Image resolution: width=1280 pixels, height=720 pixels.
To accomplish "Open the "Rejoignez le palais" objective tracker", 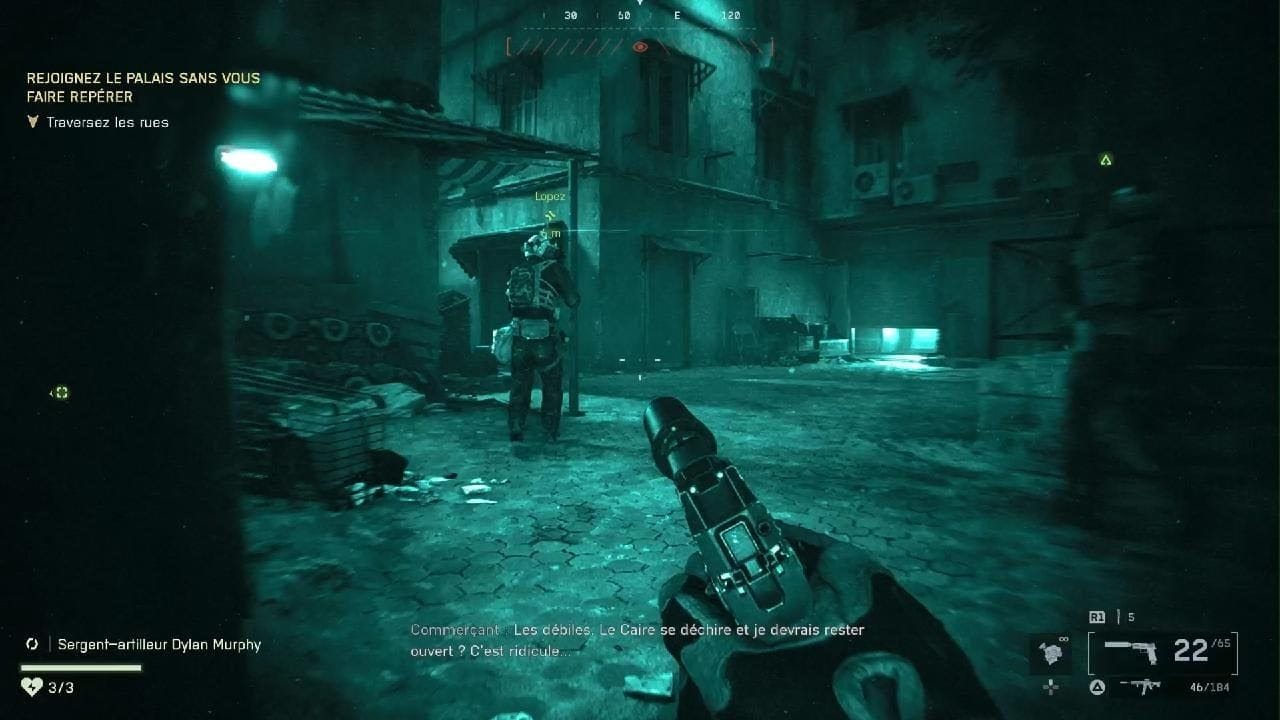I will [143, 87].
